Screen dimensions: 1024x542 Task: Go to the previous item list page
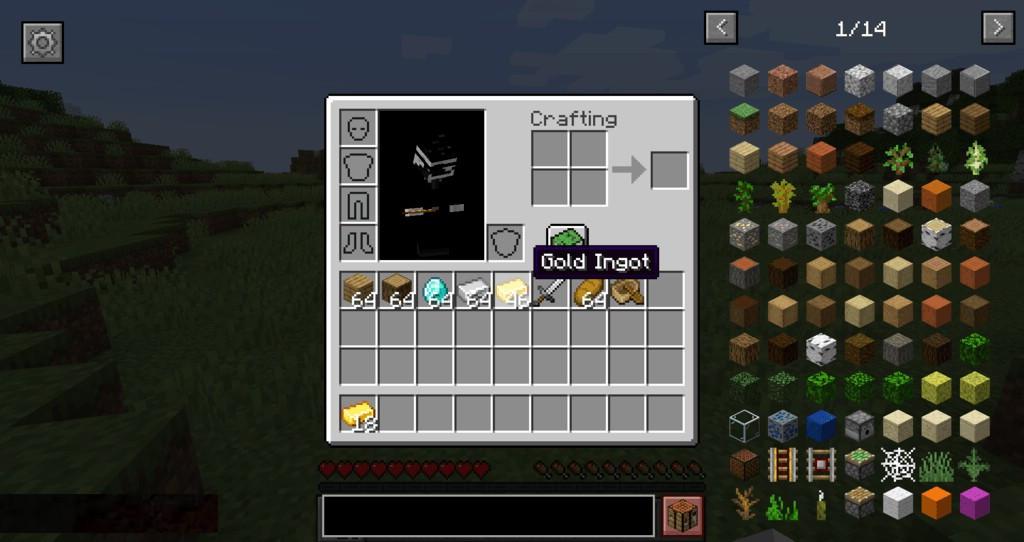(x=721, y=28)
